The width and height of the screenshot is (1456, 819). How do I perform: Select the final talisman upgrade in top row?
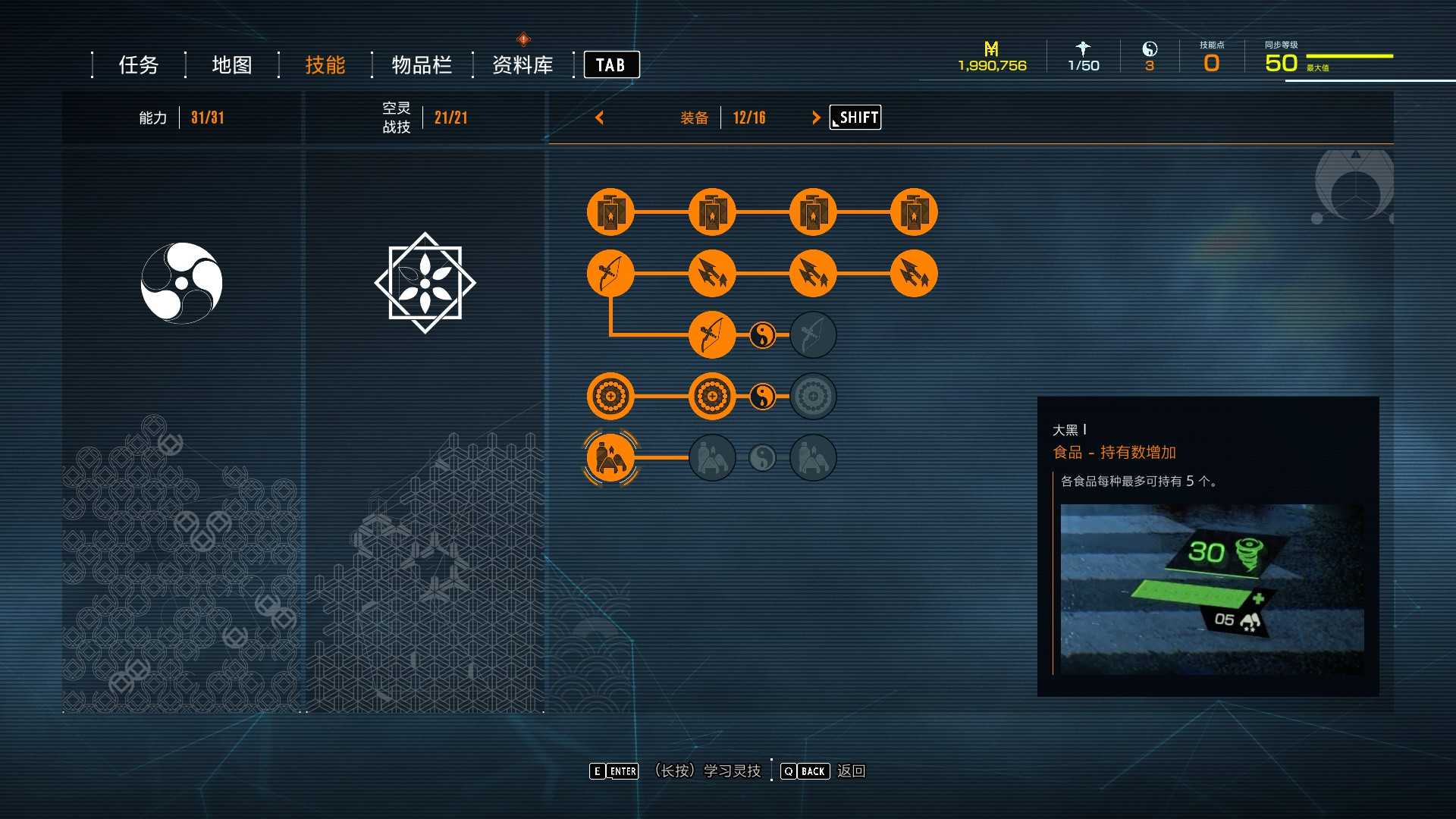pyautogui.click(x=914, y=212)
